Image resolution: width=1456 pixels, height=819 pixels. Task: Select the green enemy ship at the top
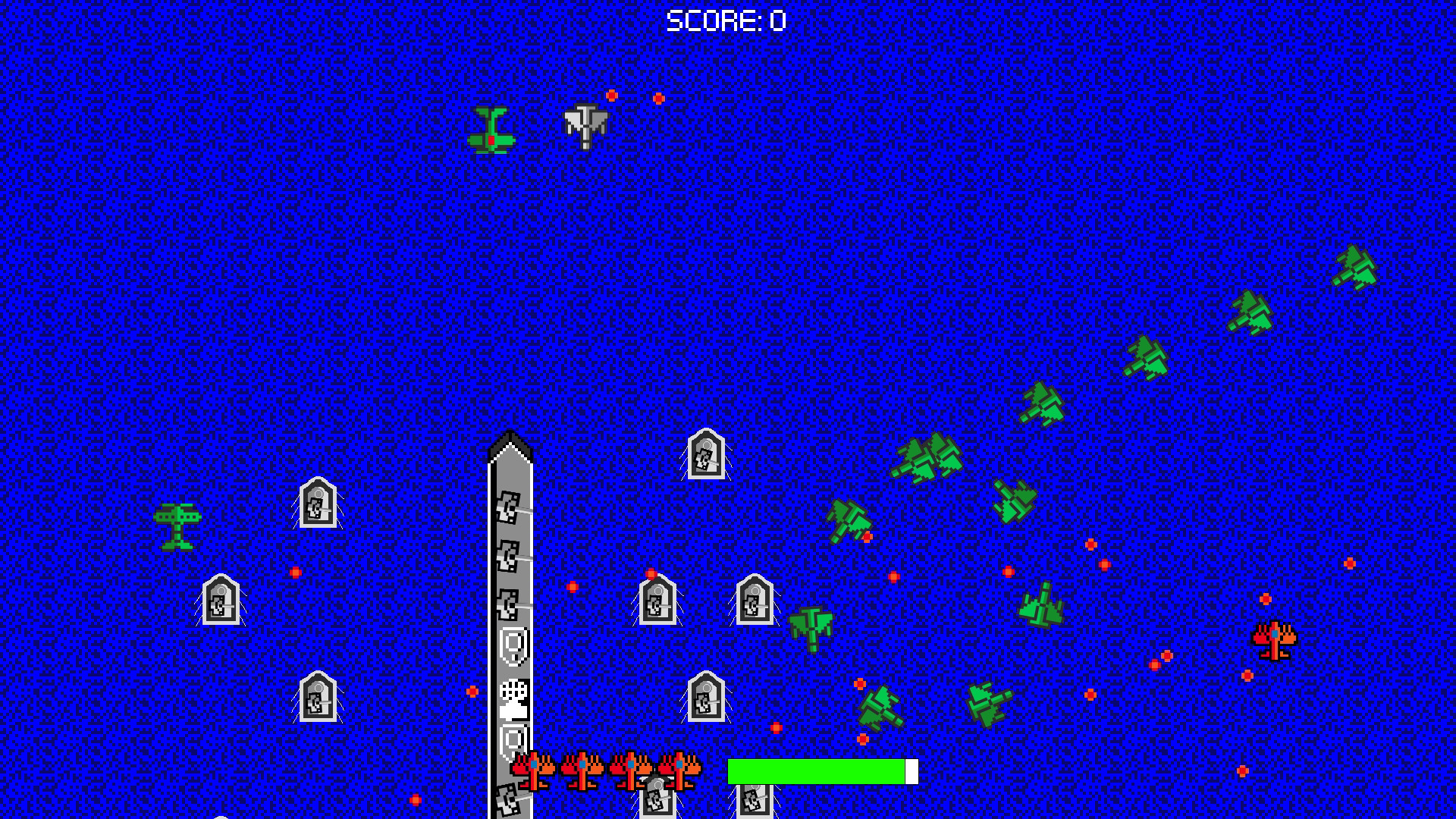(x=491, y=129)
